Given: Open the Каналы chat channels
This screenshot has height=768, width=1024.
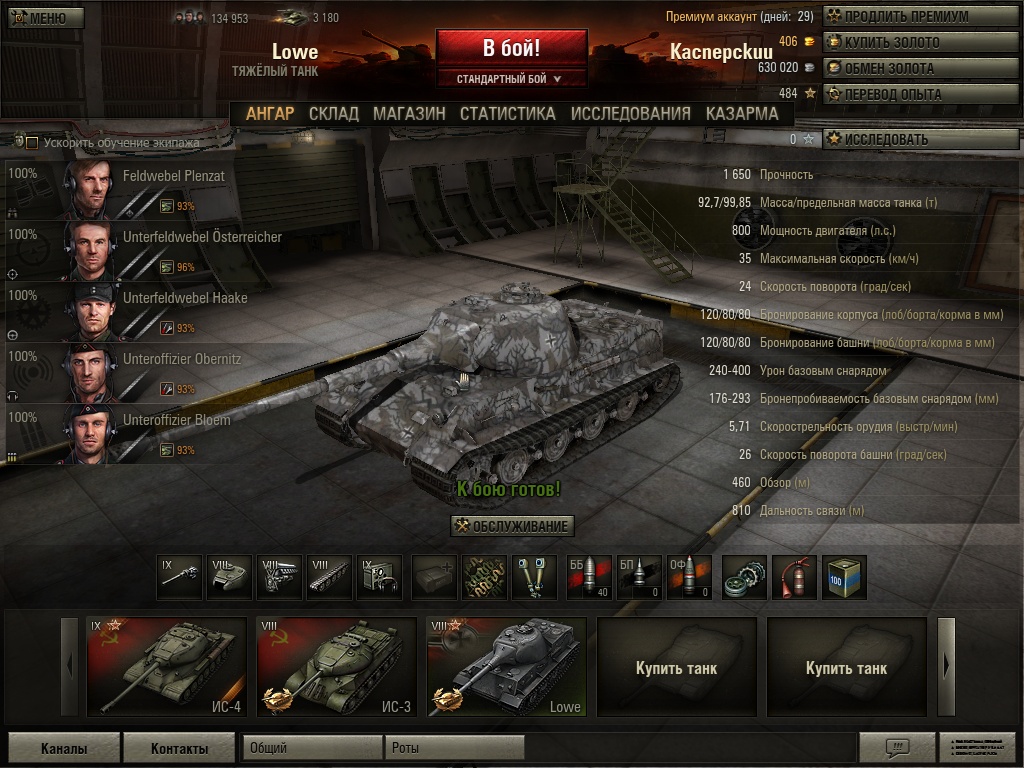Looking at the screenshot, I should point(64,748).
